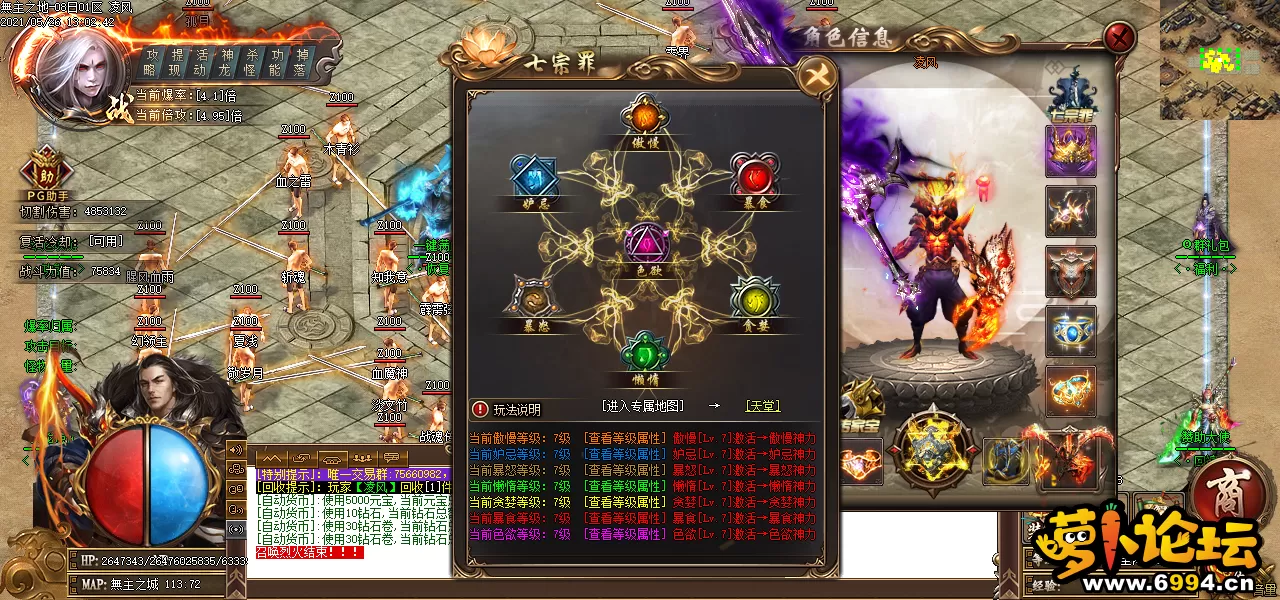
Task: Select the 懒惰 (Sloth) green orb
Action: [x=644, y=356]
